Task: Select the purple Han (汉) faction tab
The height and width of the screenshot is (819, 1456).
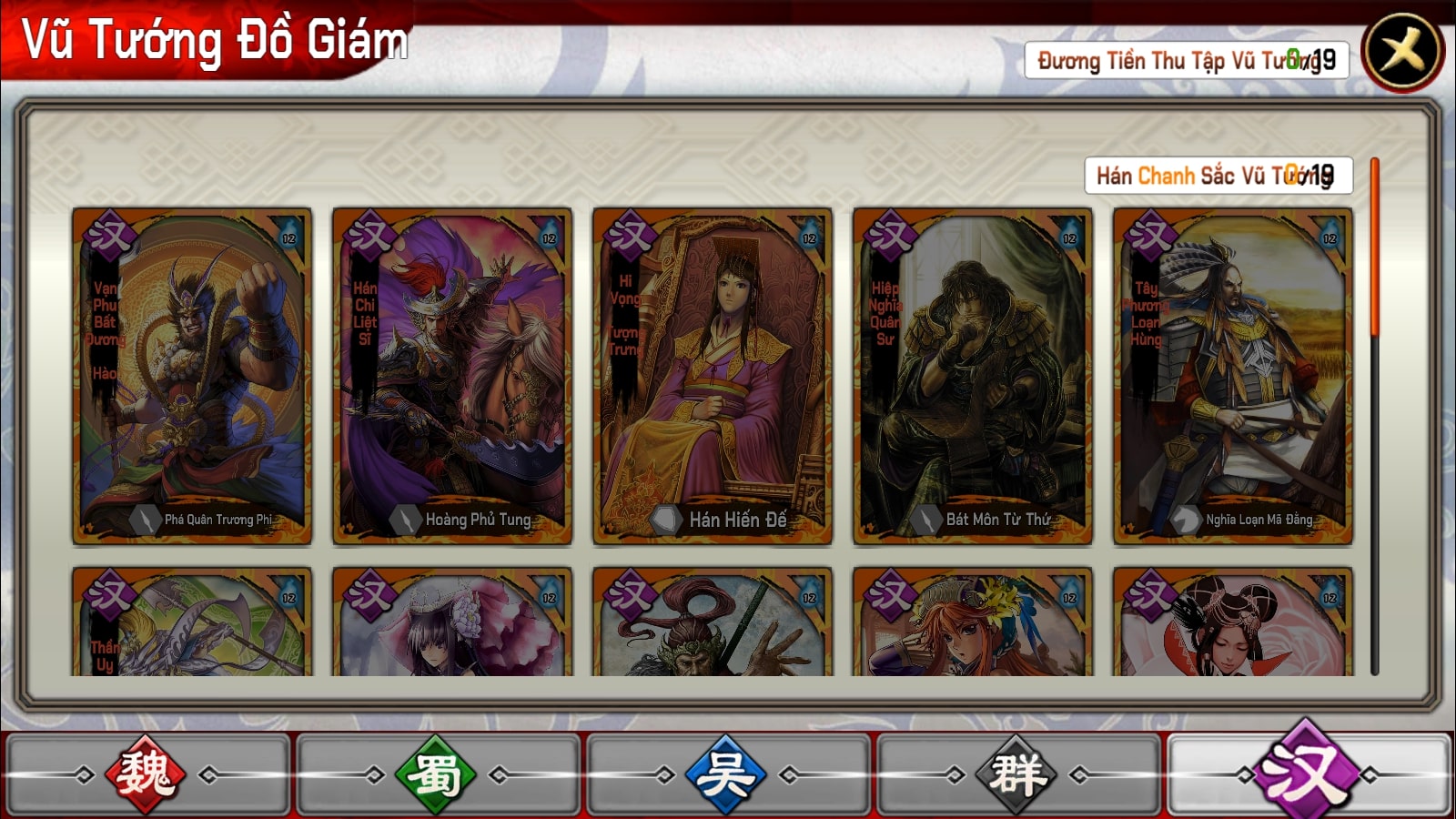Action: [1307, 773]
